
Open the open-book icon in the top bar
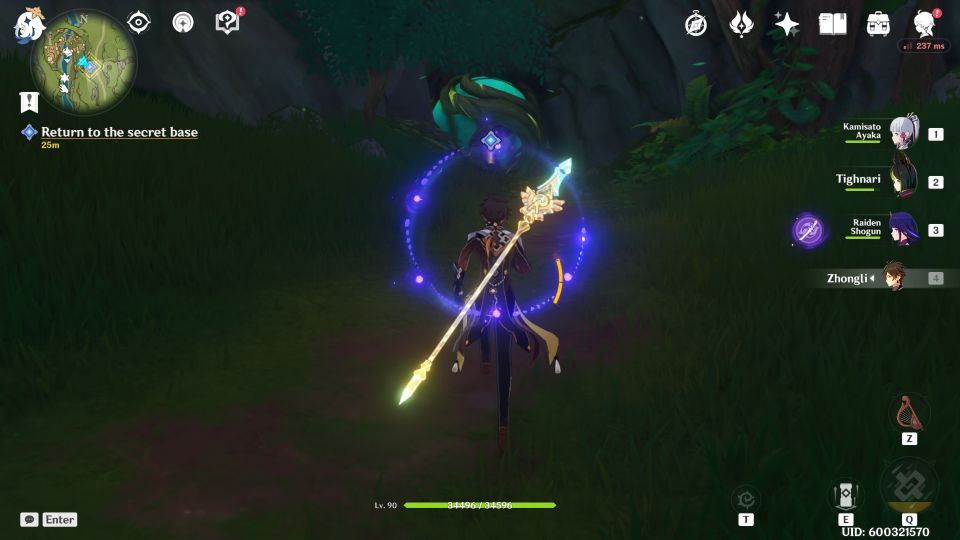832,24
